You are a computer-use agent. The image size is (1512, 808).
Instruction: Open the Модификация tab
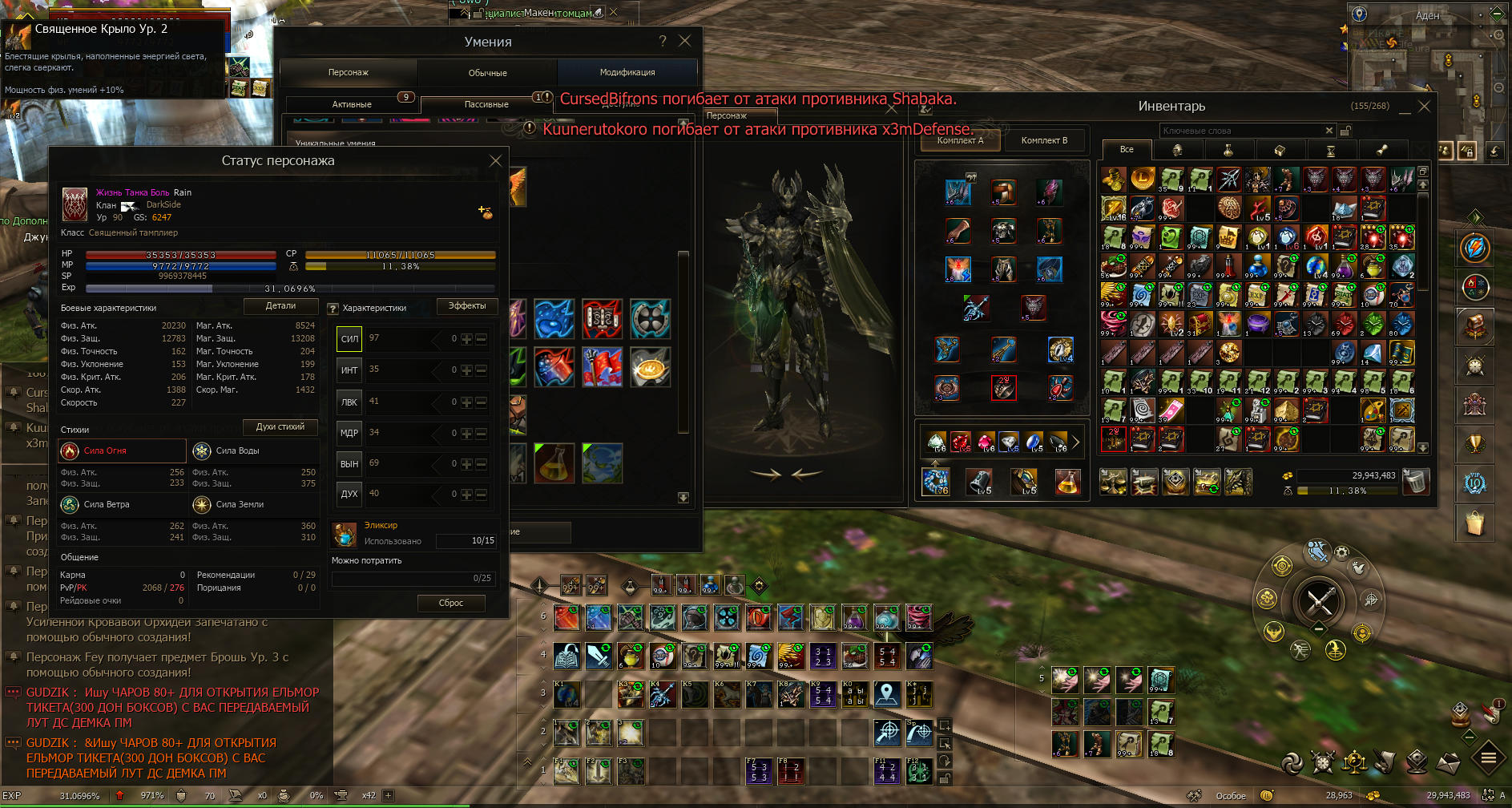pyautogui.click(x=627, y=73)
